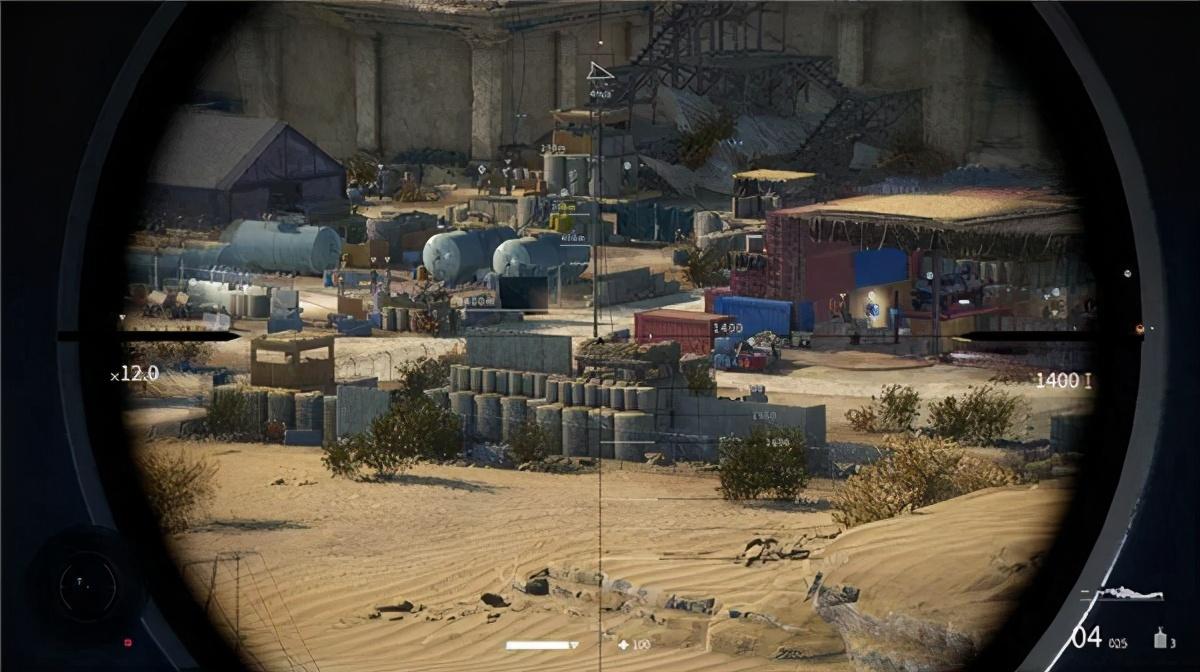
Task: Click the circular radar minimap
Action: (x=88, y=587)
